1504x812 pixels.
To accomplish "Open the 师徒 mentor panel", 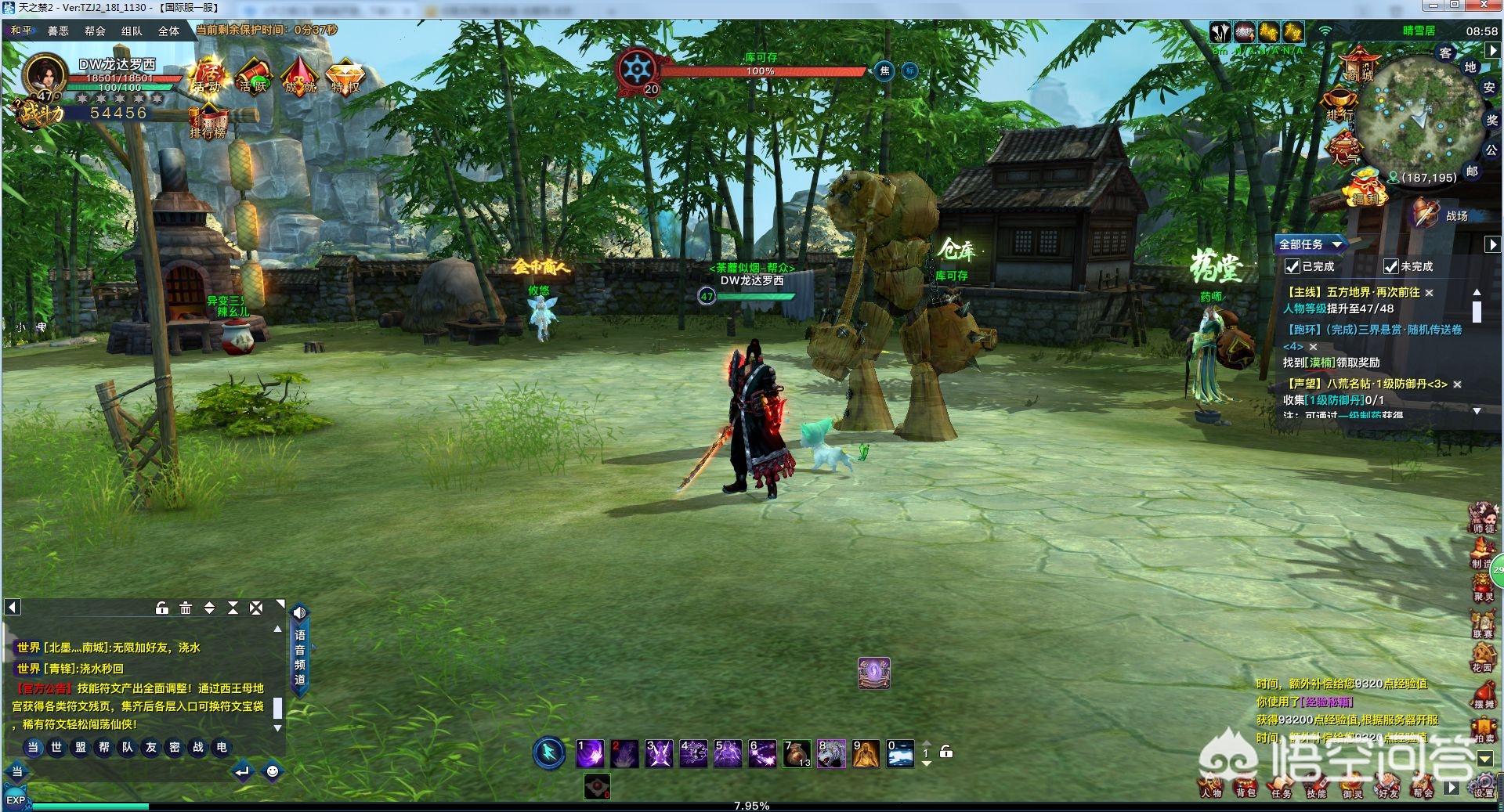I will (1483, 518).
